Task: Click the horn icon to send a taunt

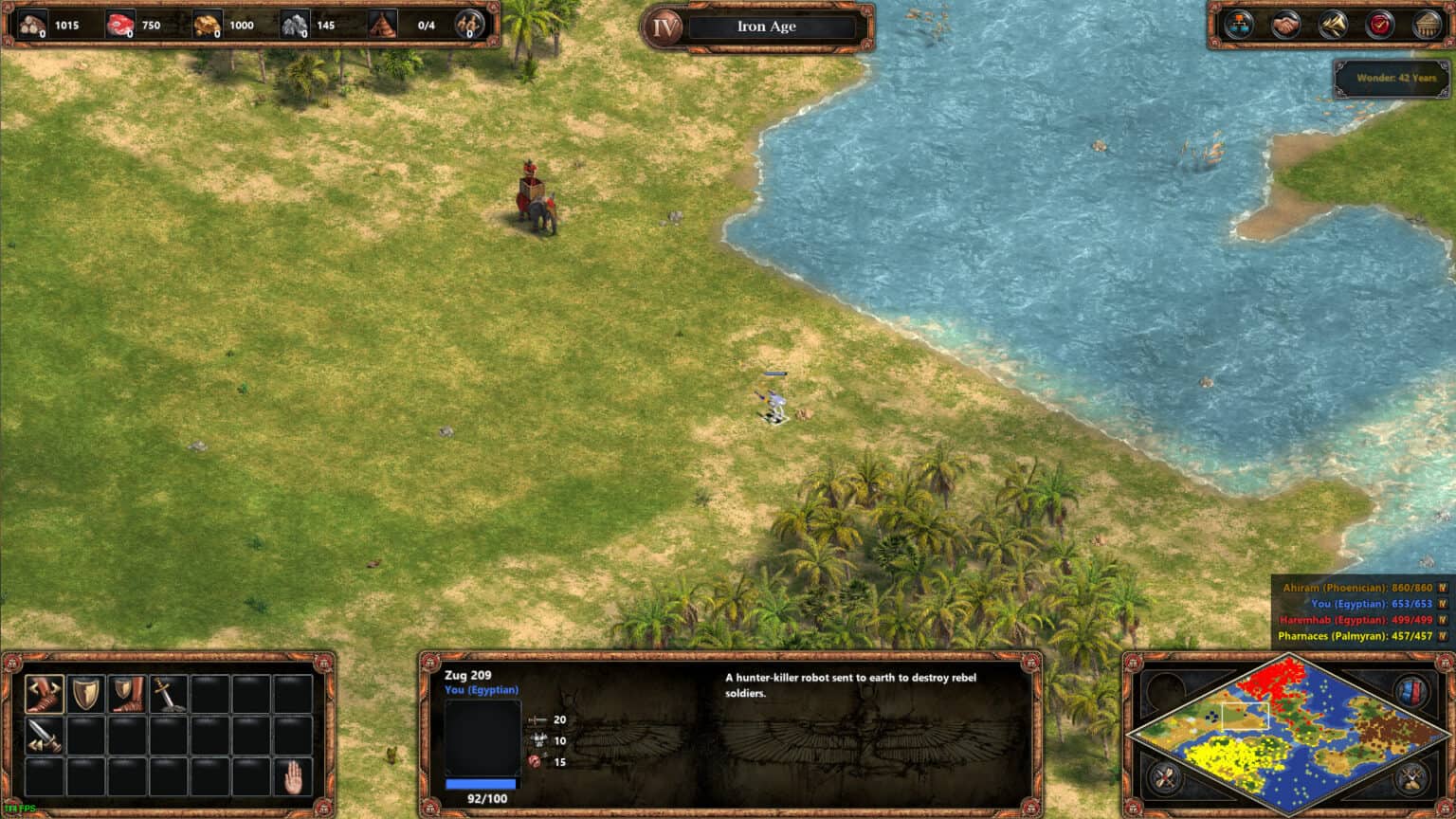Action: coord(1331,26)
